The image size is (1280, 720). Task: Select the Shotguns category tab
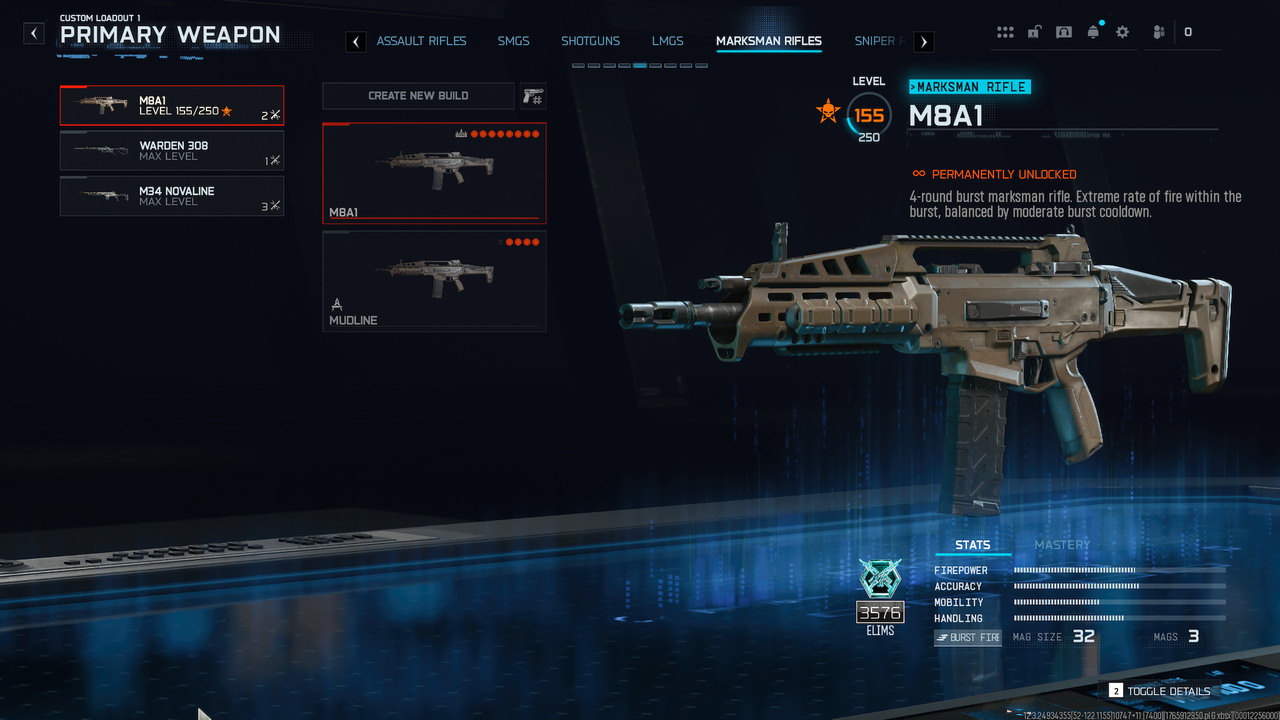pyautogui.click(x=590, y=41)
